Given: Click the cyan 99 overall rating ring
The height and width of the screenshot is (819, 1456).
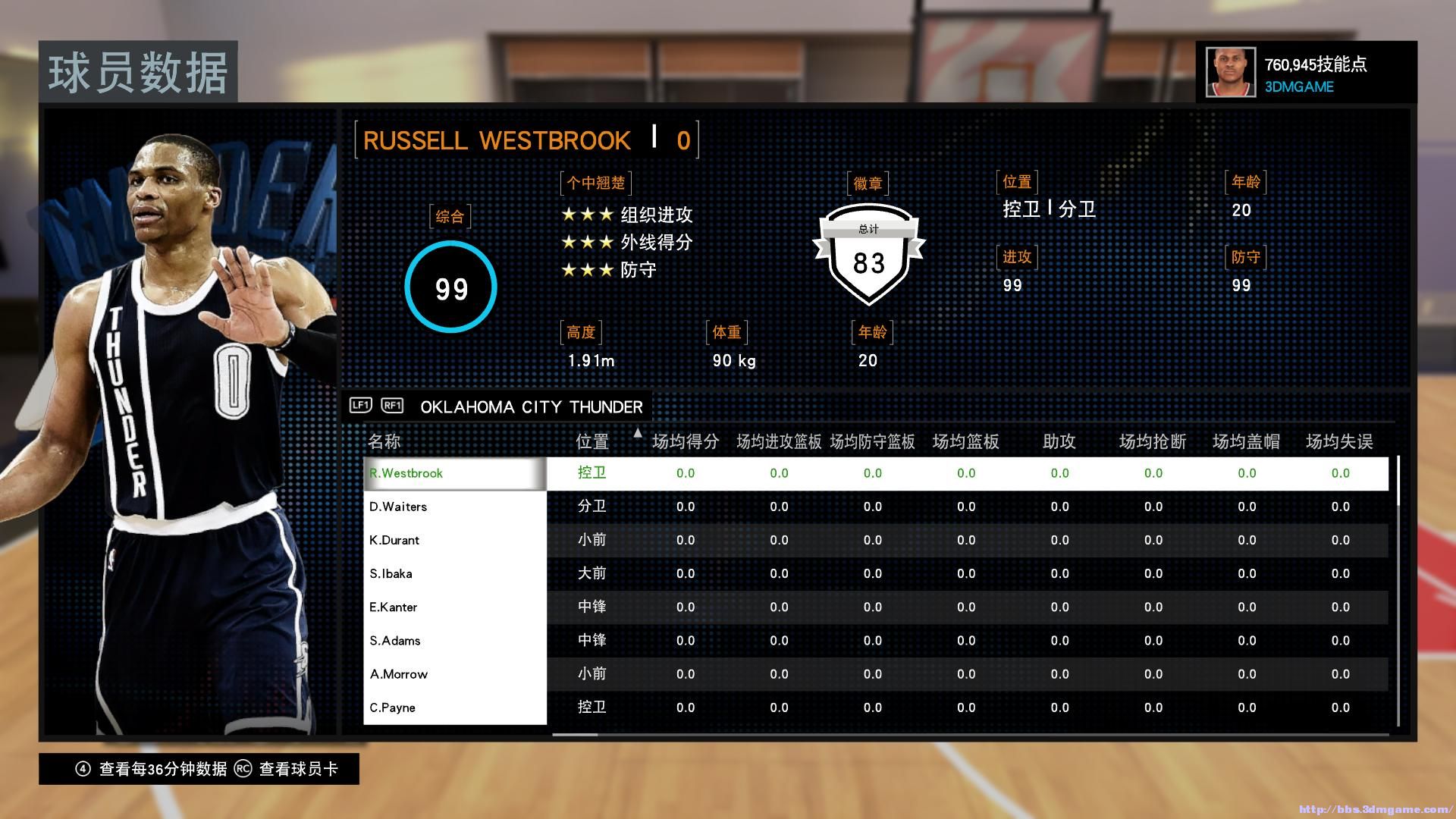Looking at the screenshot, I should [x=450, y=288].
